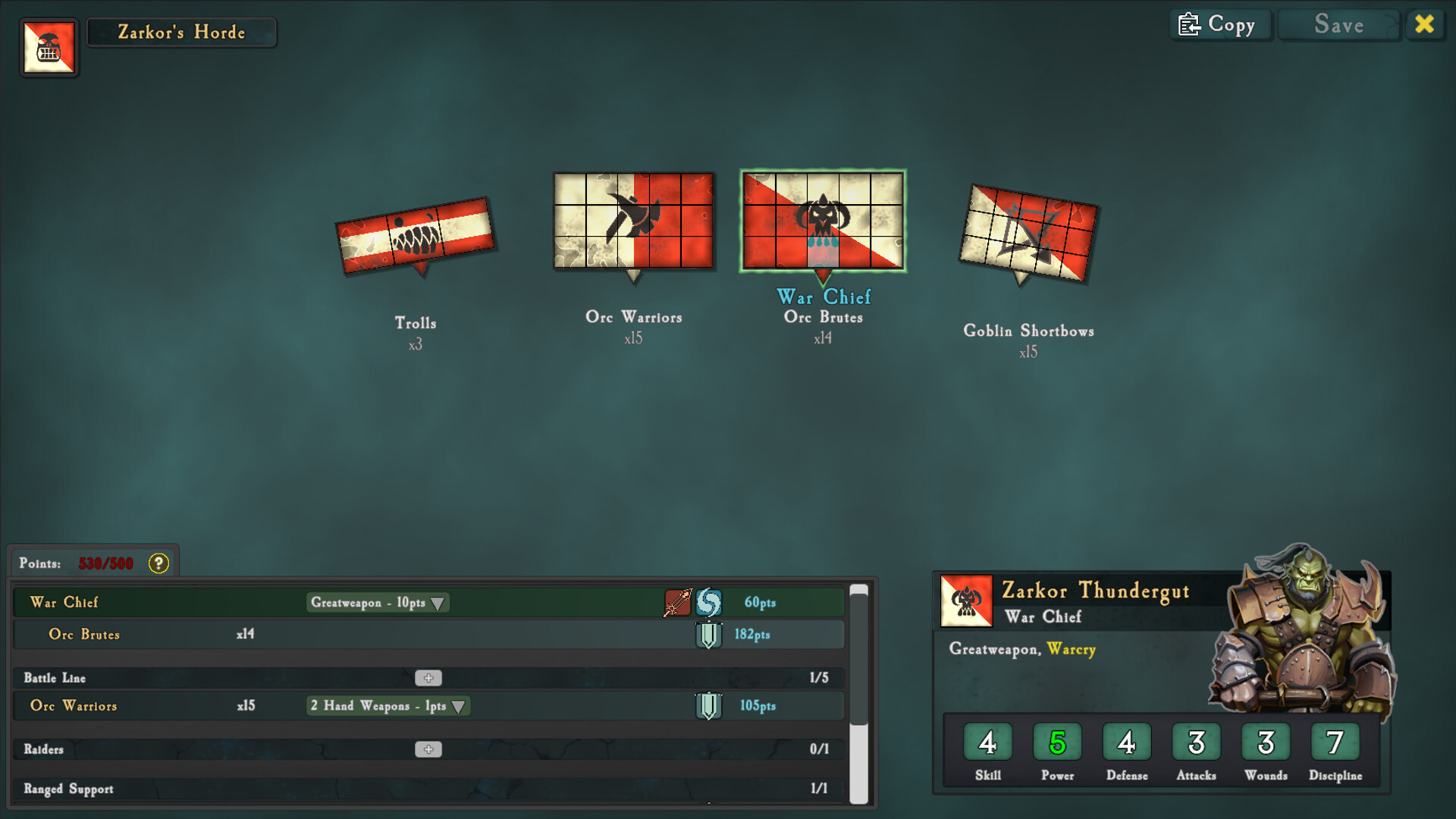Open the points help question mark icon
This screenshot has width=1456, height=819.
coord(158,563)
